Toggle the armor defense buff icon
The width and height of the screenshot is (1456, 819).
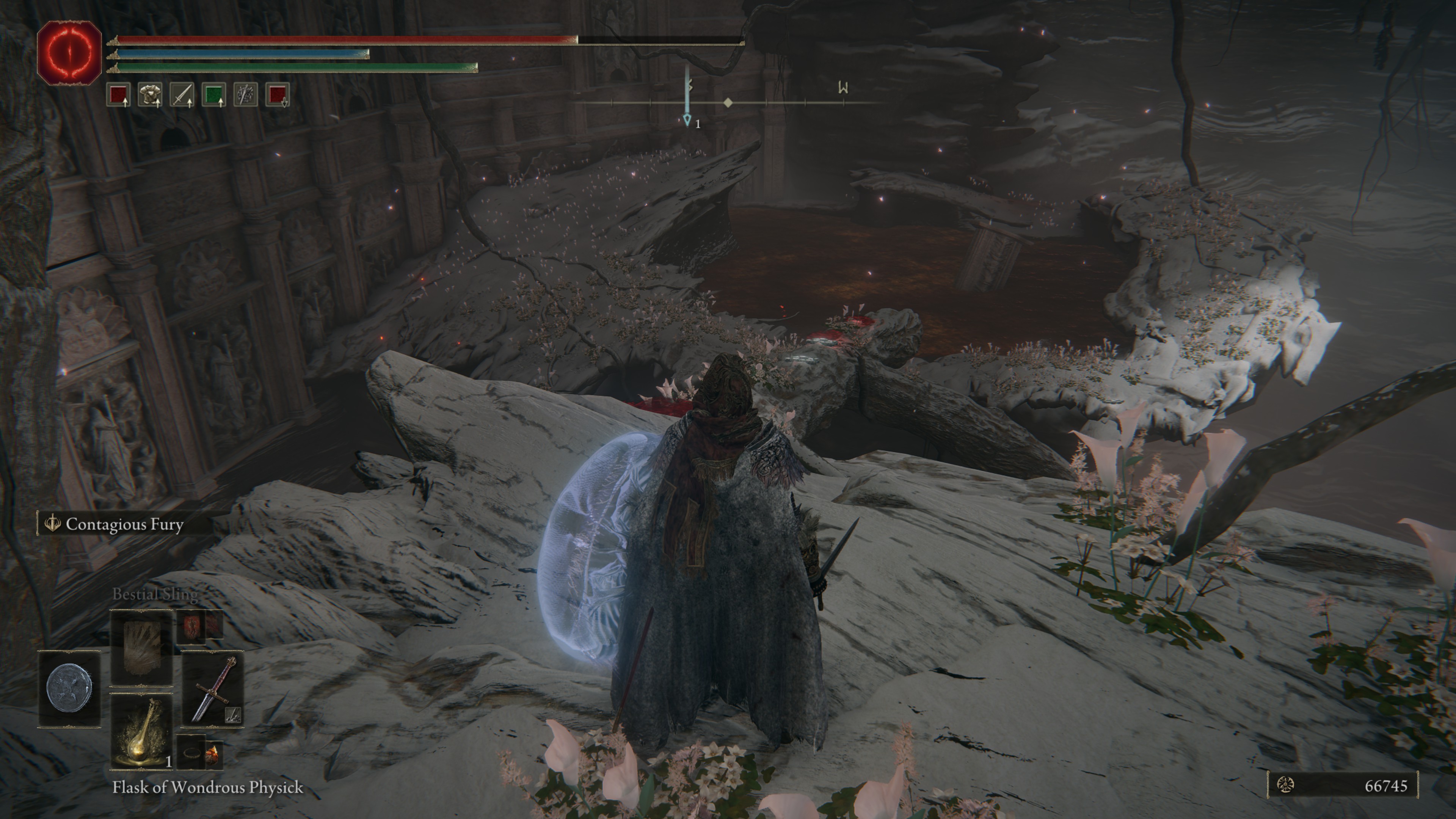pyautogui.click(x=151, y=95)
